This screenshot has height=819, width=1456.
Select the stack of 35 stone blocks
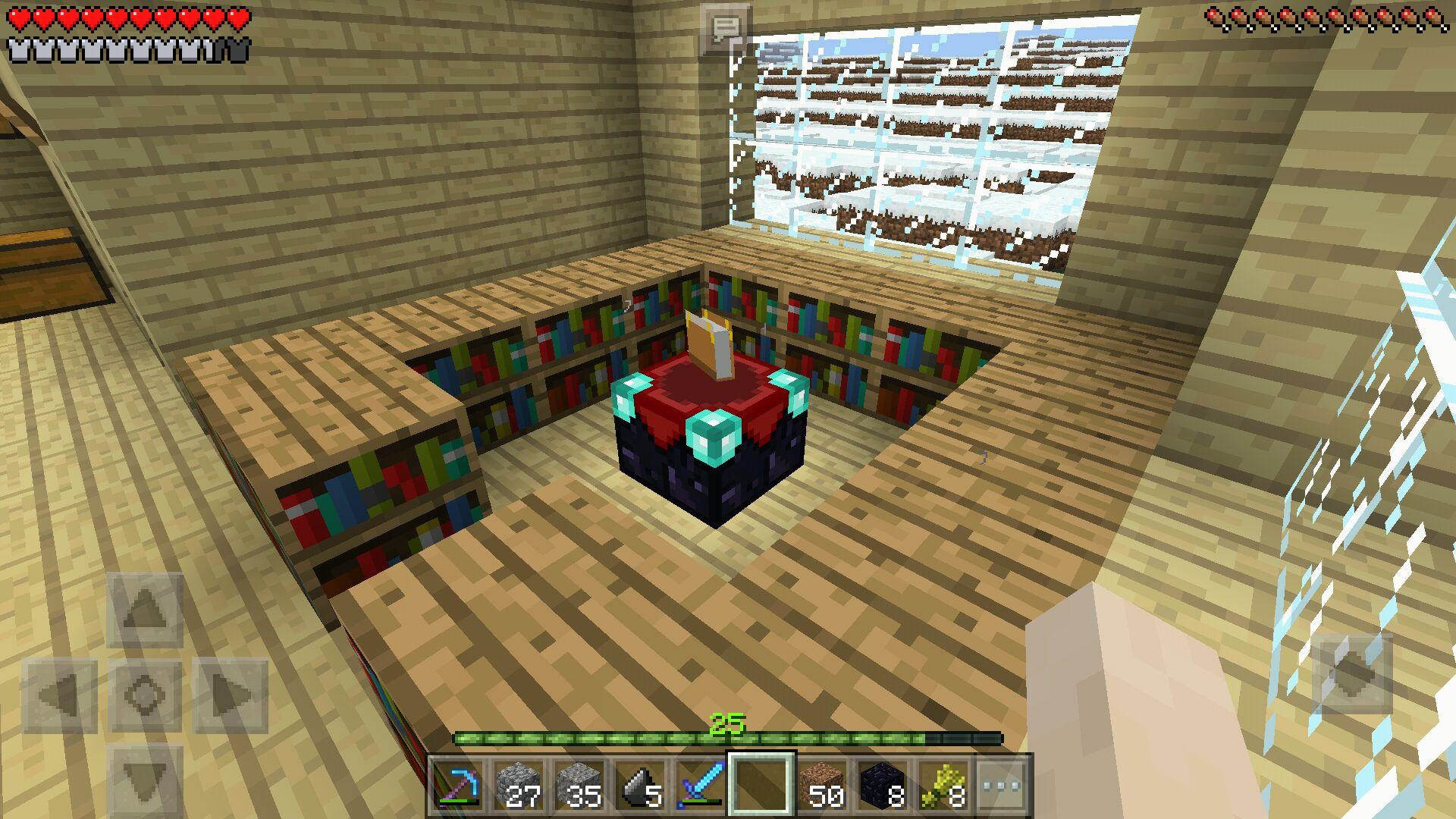click(580, 786)
